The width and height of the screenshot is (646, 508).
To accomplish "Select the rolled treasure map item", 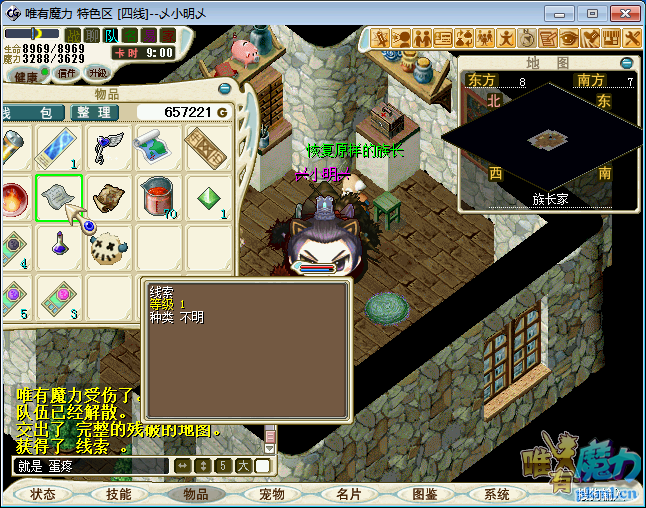I will (x=159, y=148).
